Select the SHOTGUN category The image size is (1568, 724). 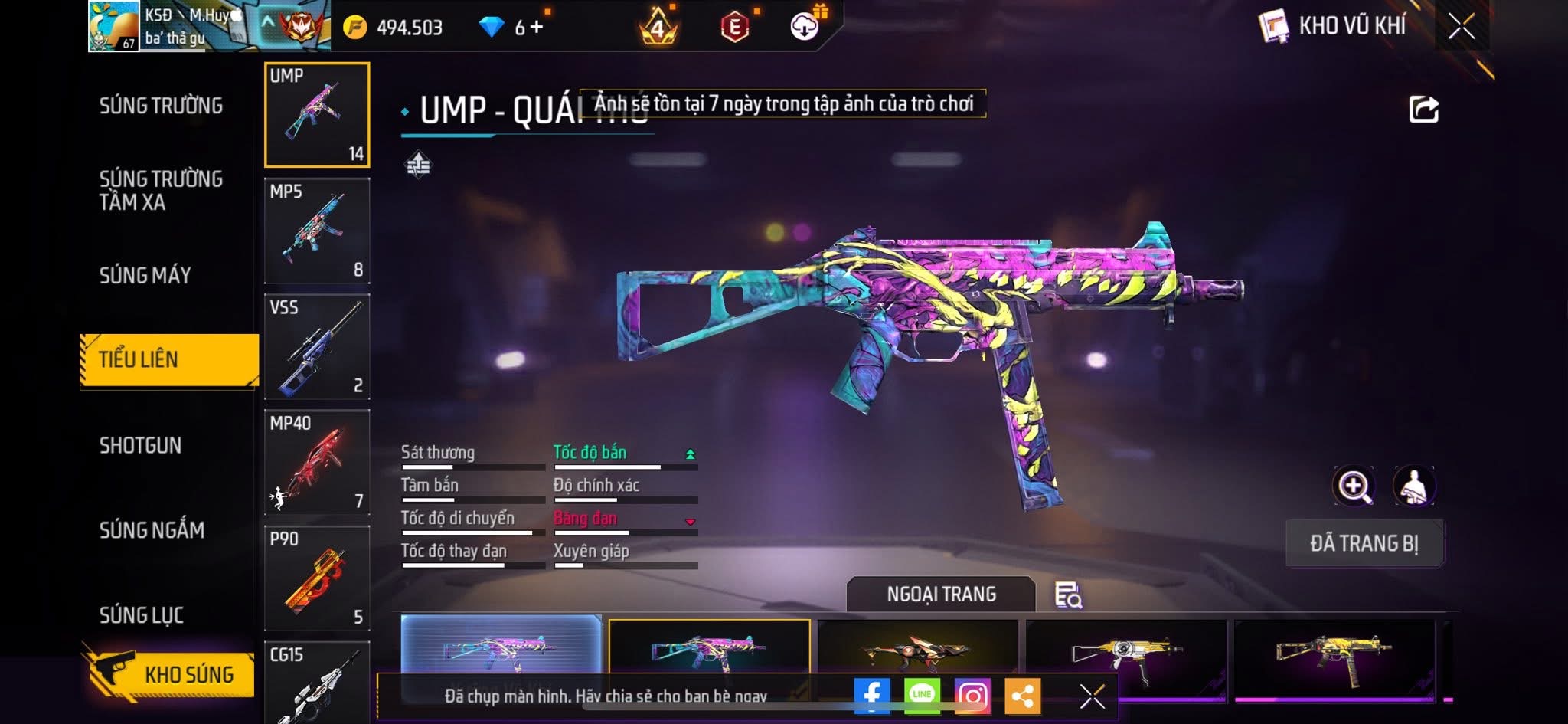click(141, 445)
